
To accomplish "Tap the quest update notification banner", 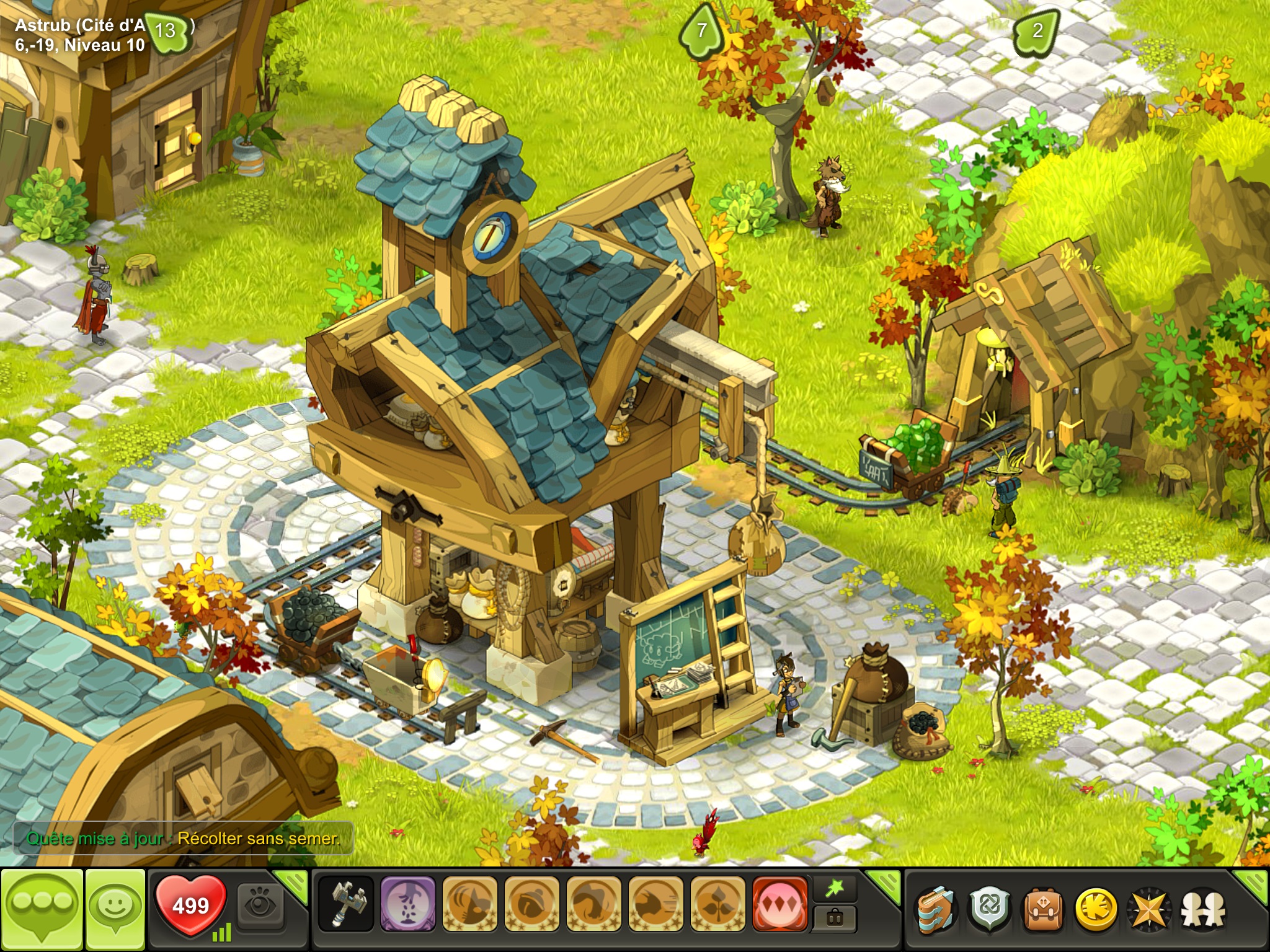I will pos(184,839).
